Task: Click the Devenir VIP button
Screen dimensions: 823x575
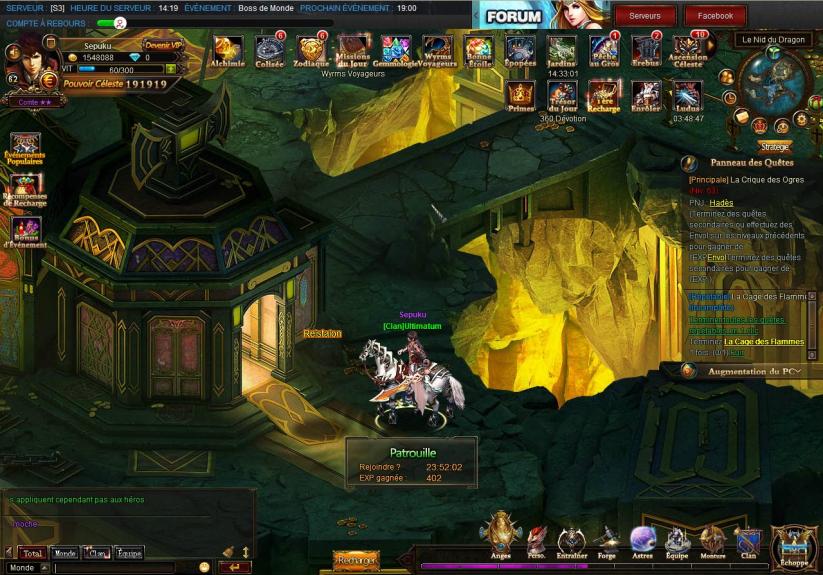Action: (x=164, y=45)
